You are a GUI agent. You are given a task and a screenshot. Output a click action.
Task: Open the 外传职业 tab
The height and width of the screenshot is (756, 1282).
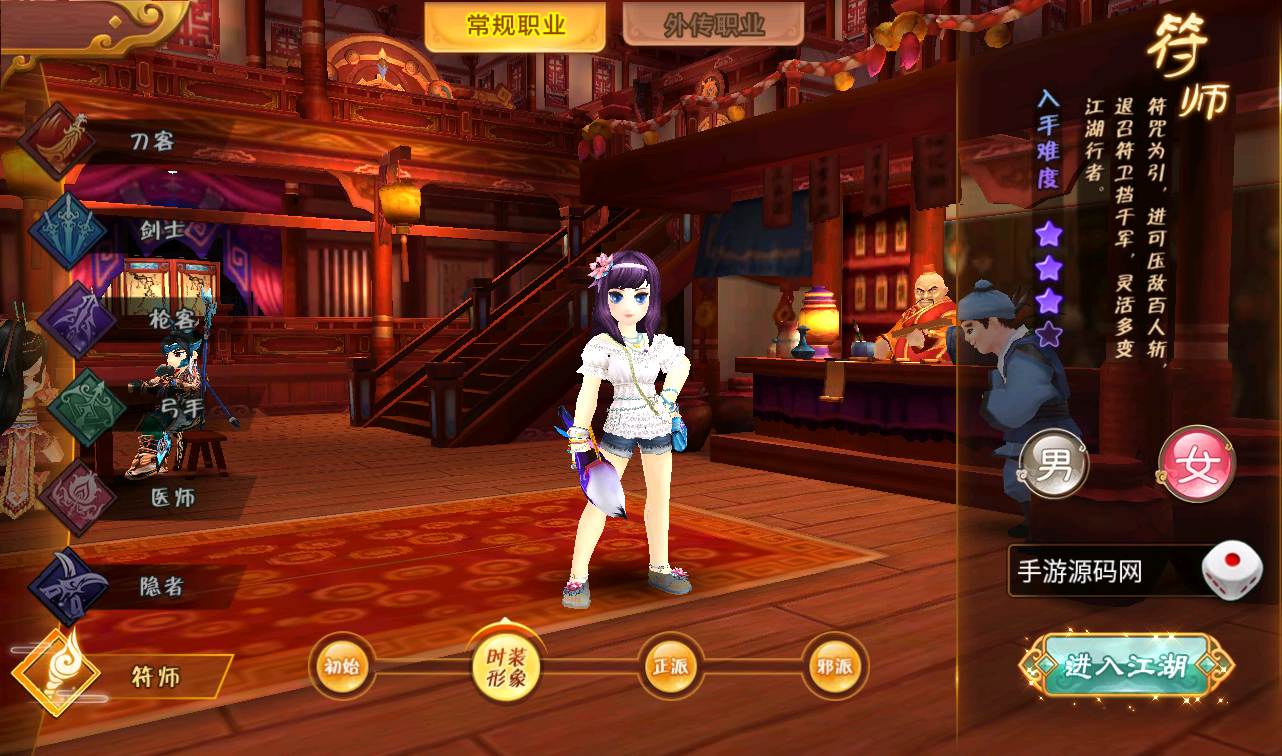click(x=713, y=27)
